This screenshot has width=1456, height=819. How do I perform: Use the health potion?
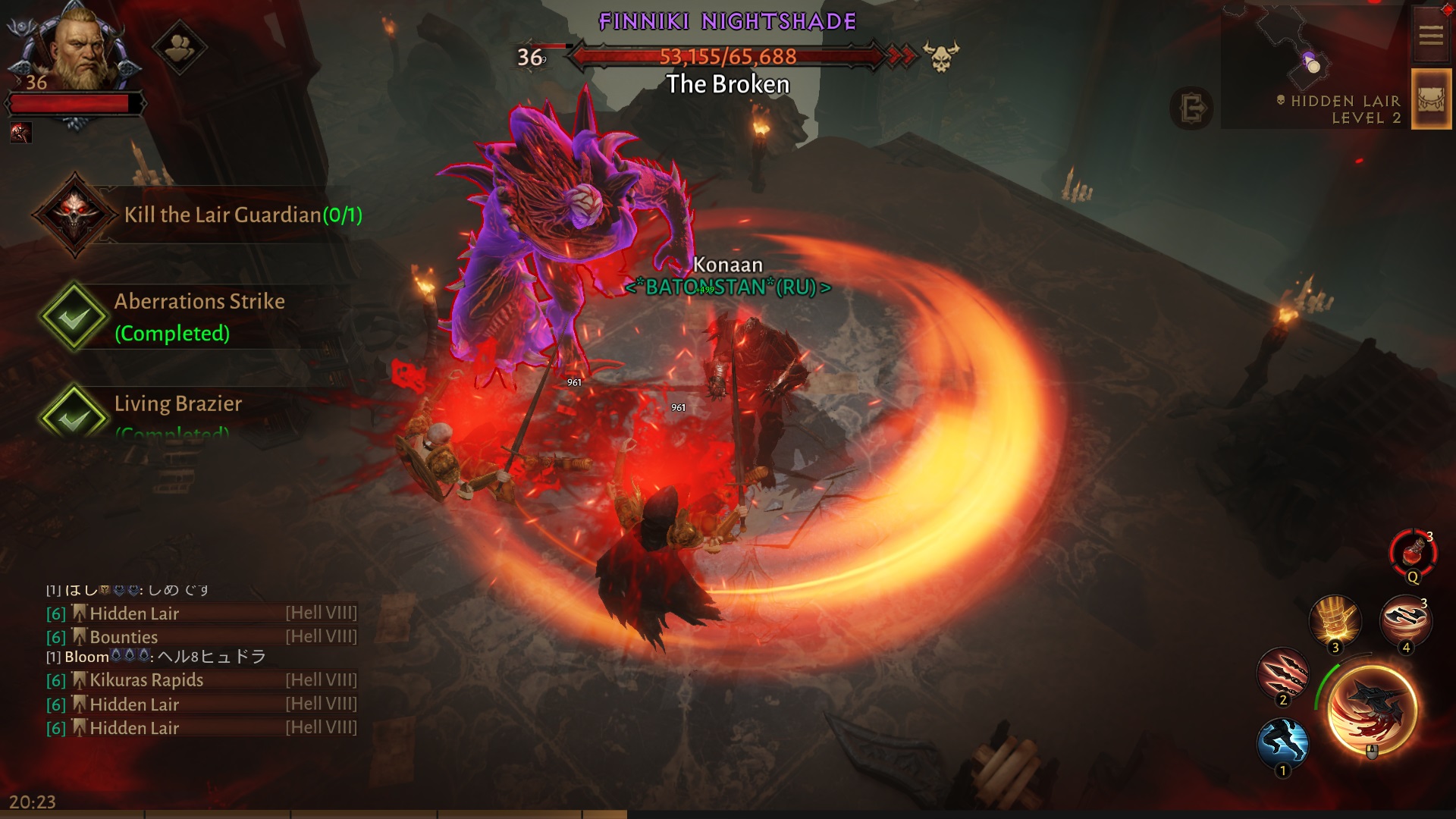1413,553
